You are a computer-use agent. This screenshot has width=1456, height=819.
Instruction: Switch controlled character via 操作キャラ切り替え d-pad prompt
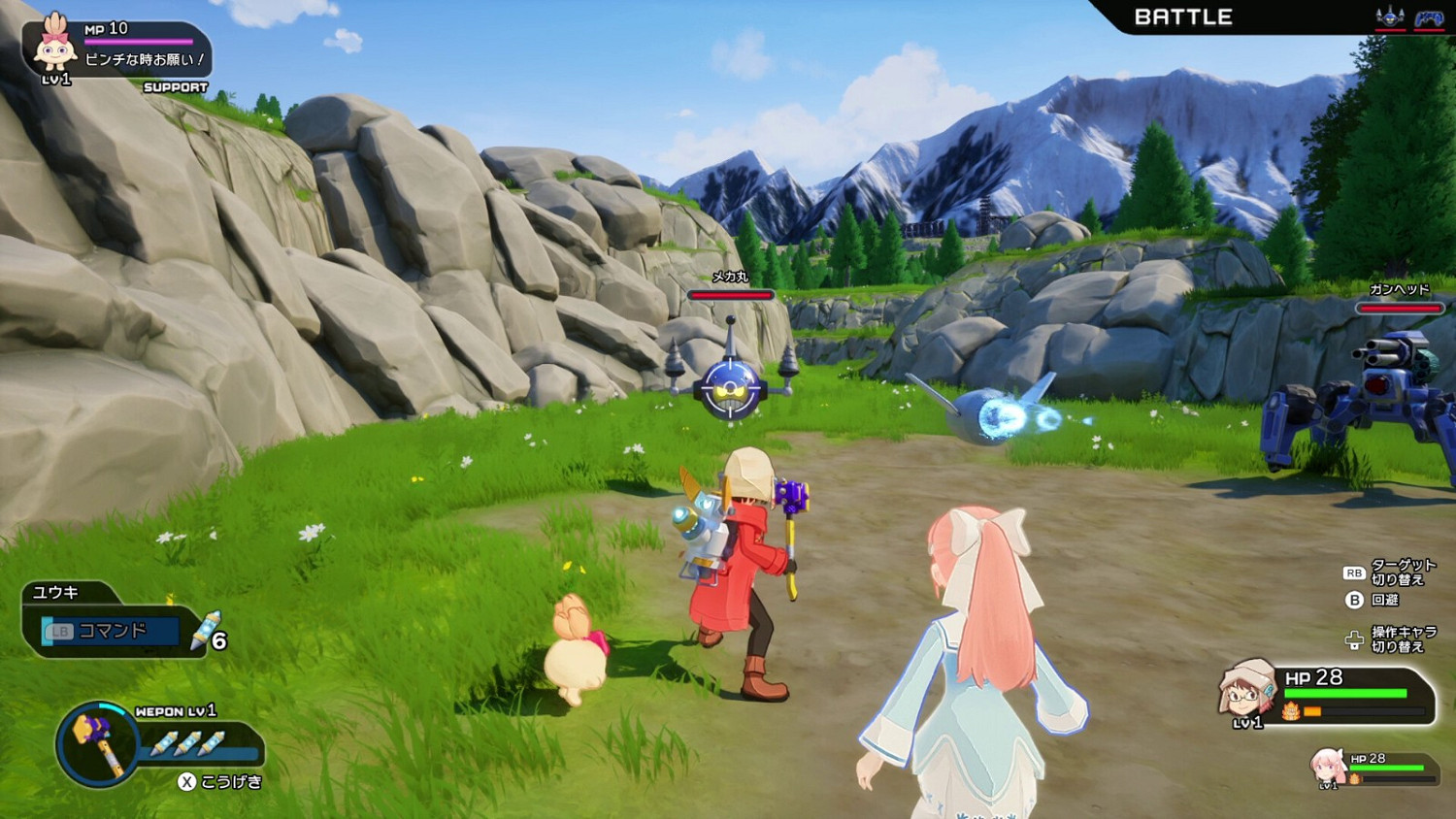[x=1388, y=638]
